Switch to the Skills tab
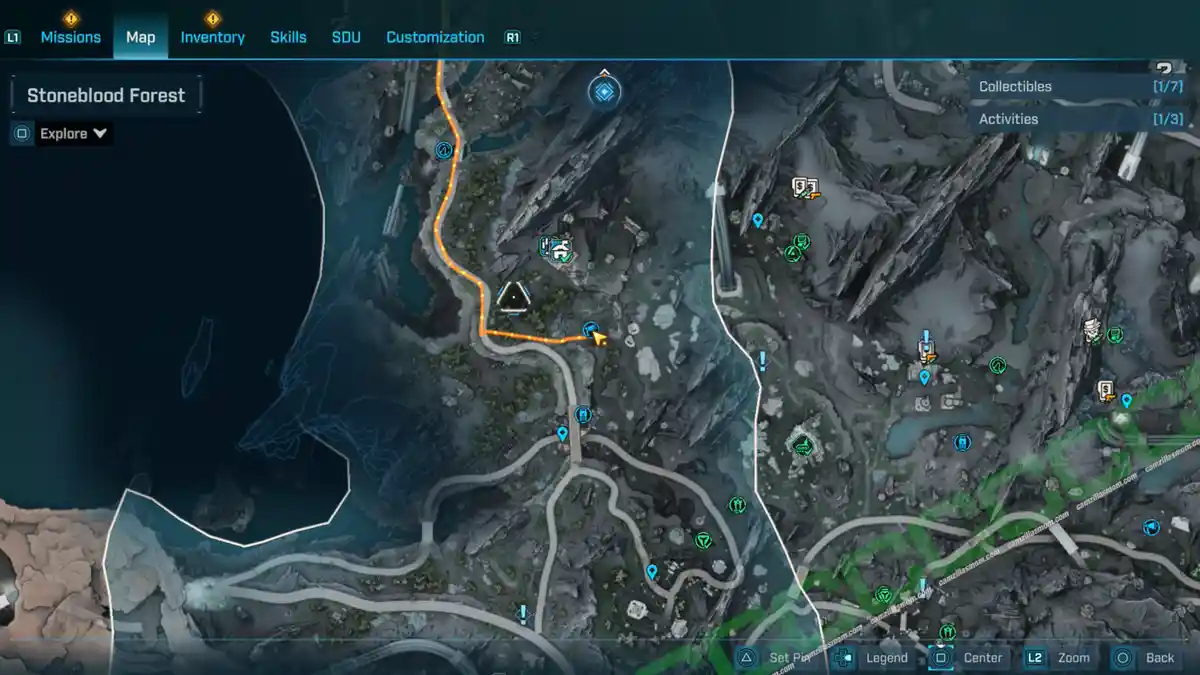 pyautogui.click(x=288, y=37)
